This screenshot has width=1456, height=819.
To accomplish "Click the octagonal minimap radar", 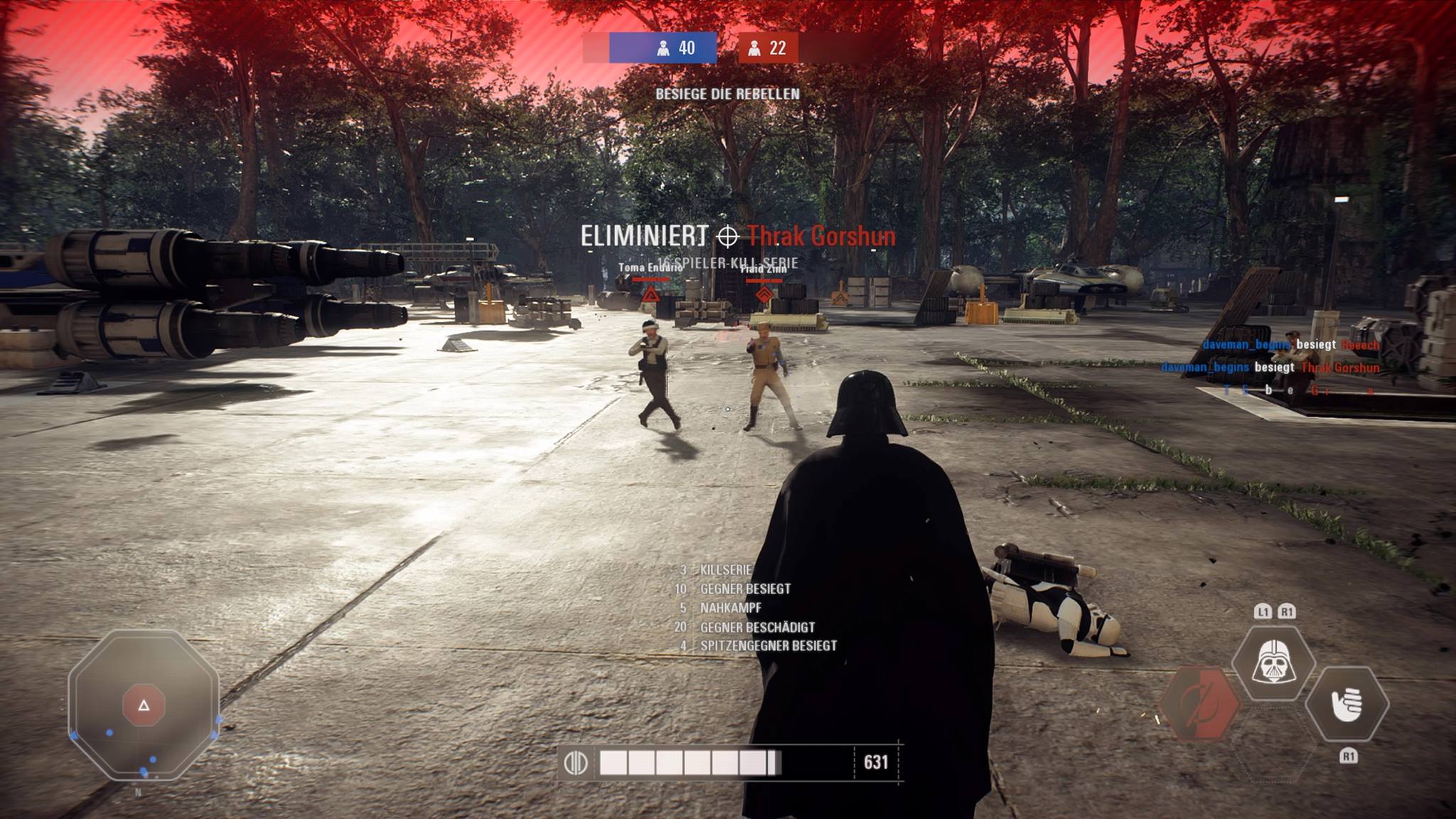I will tap(144, 705).
